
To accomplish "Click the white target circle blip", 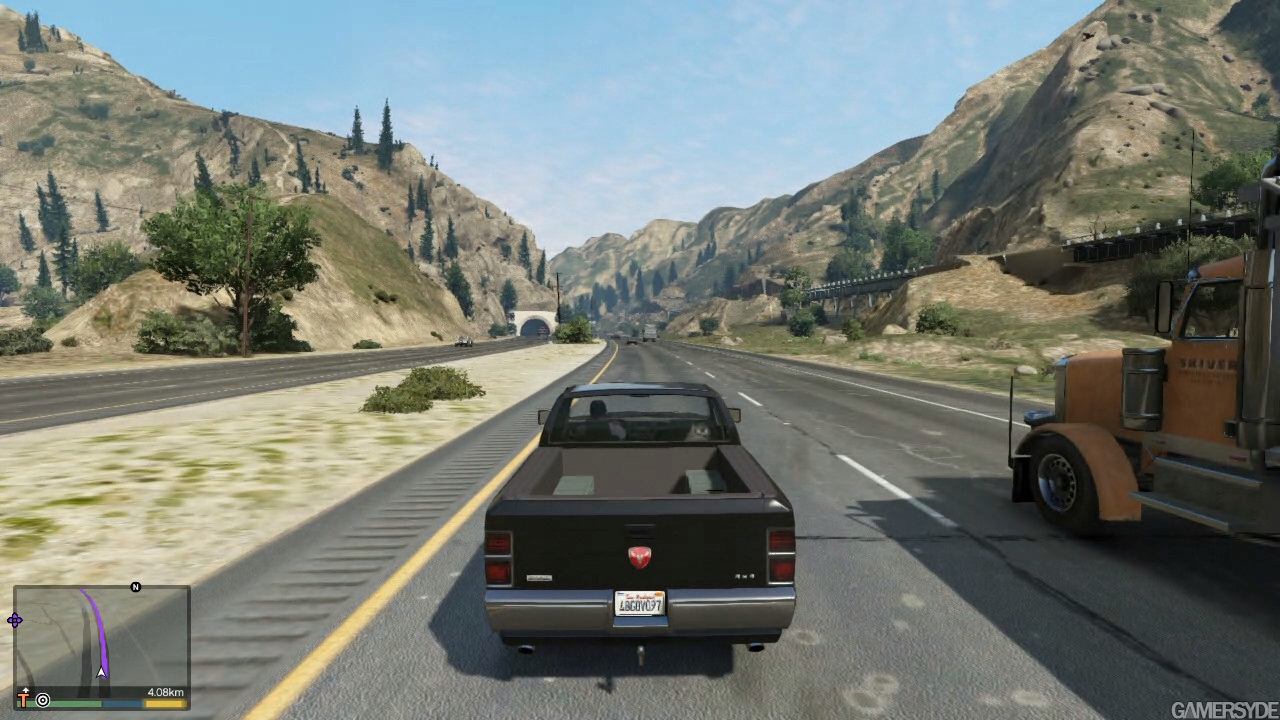I will [43, 700].
